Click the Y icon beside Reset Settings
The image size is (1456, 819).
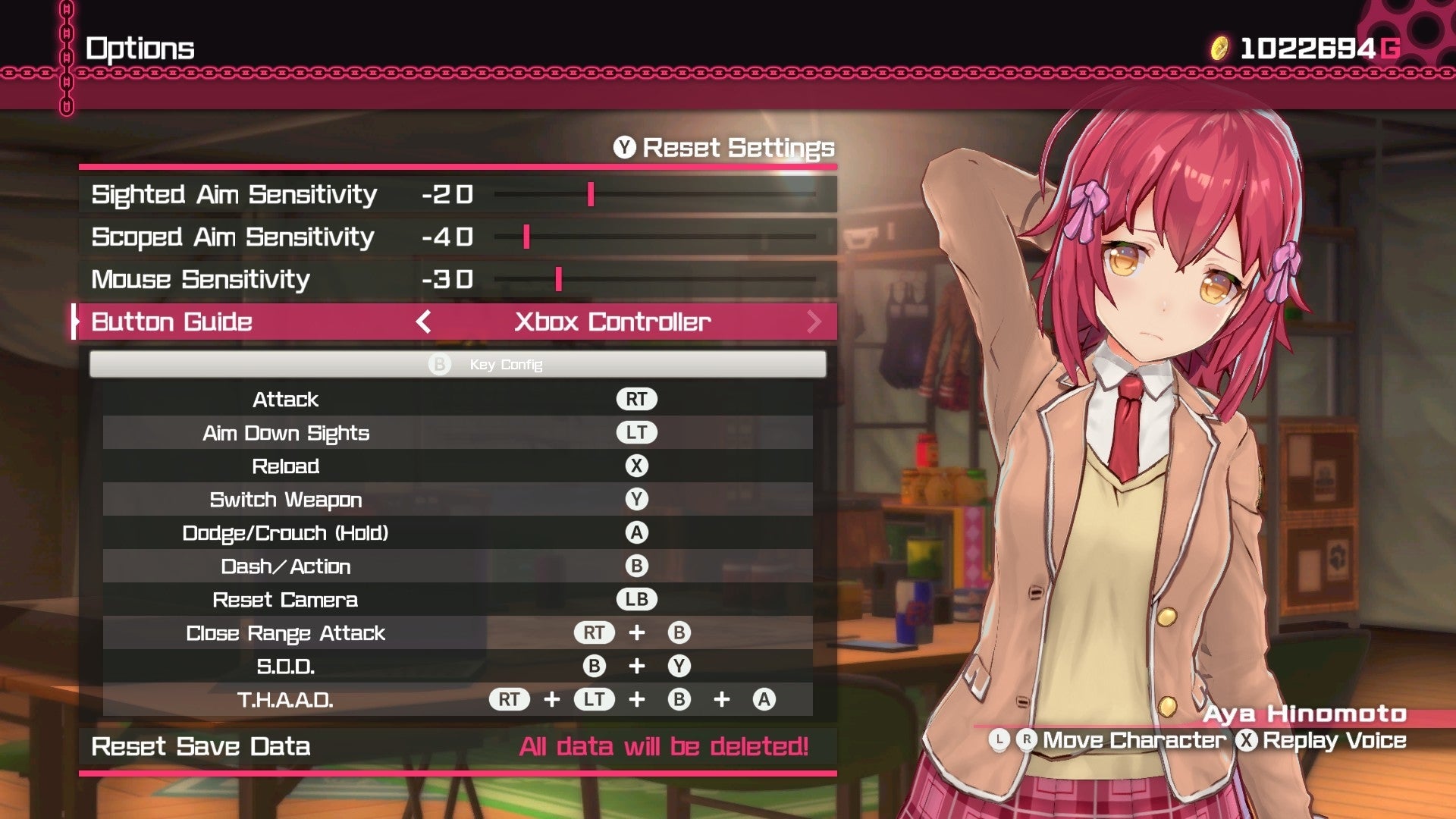(623, 147)
